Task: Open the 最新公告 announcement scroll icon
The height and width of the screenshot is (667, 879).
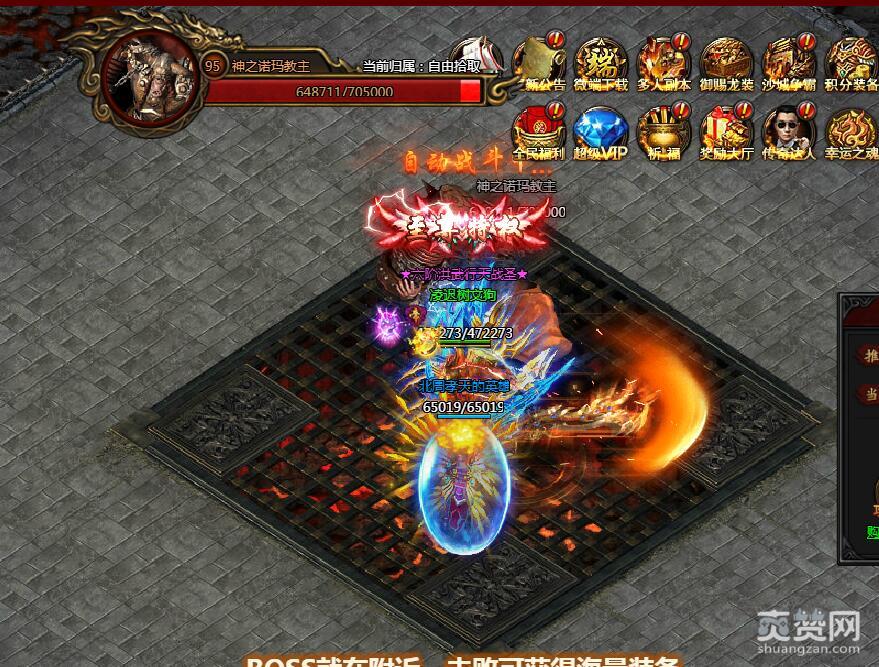Action: (539, 61)
